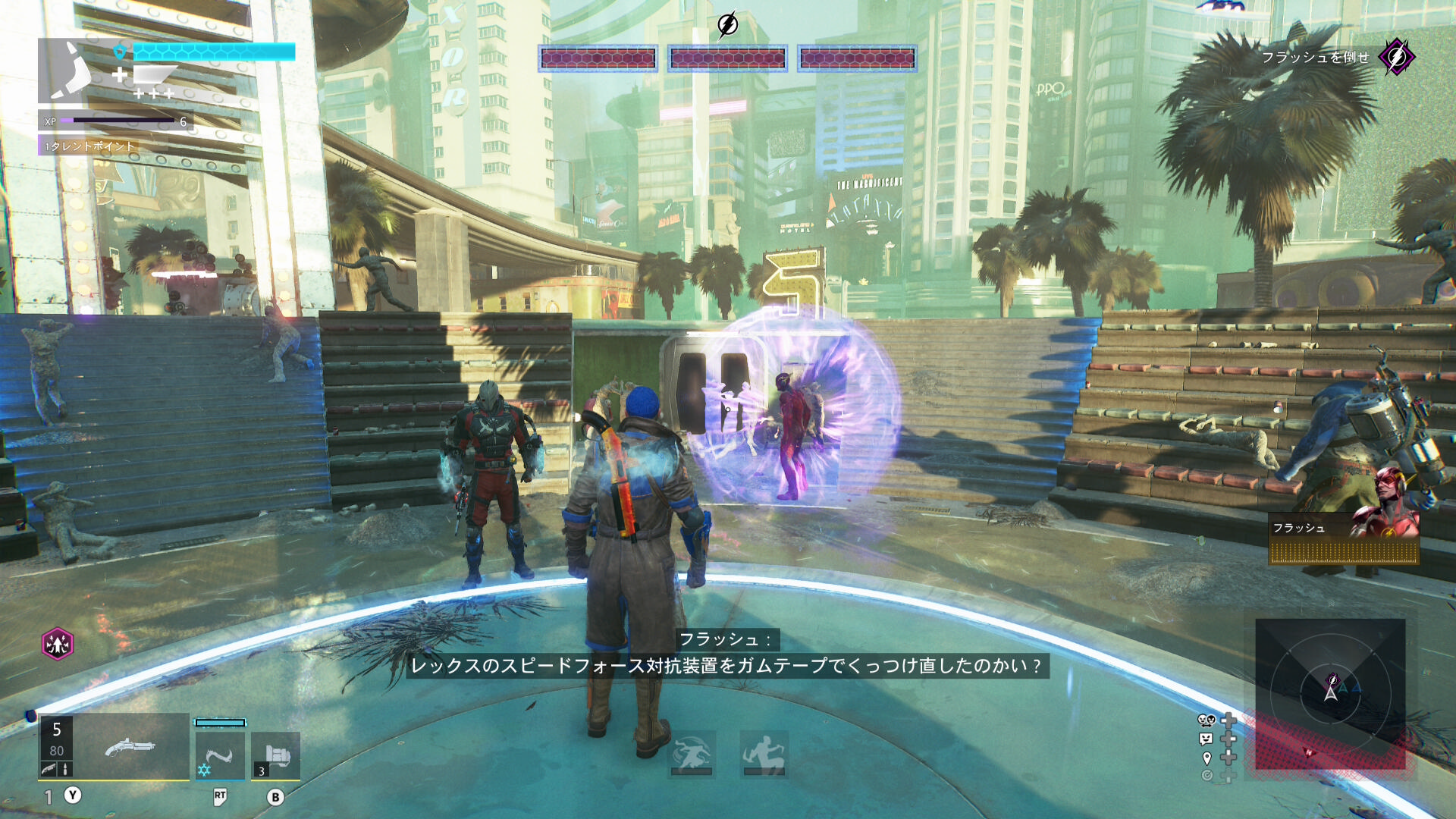The height and width of the screenshot is (819, 1456).
Task: Select the Flash objective tracker icon
Action: 1396,57
